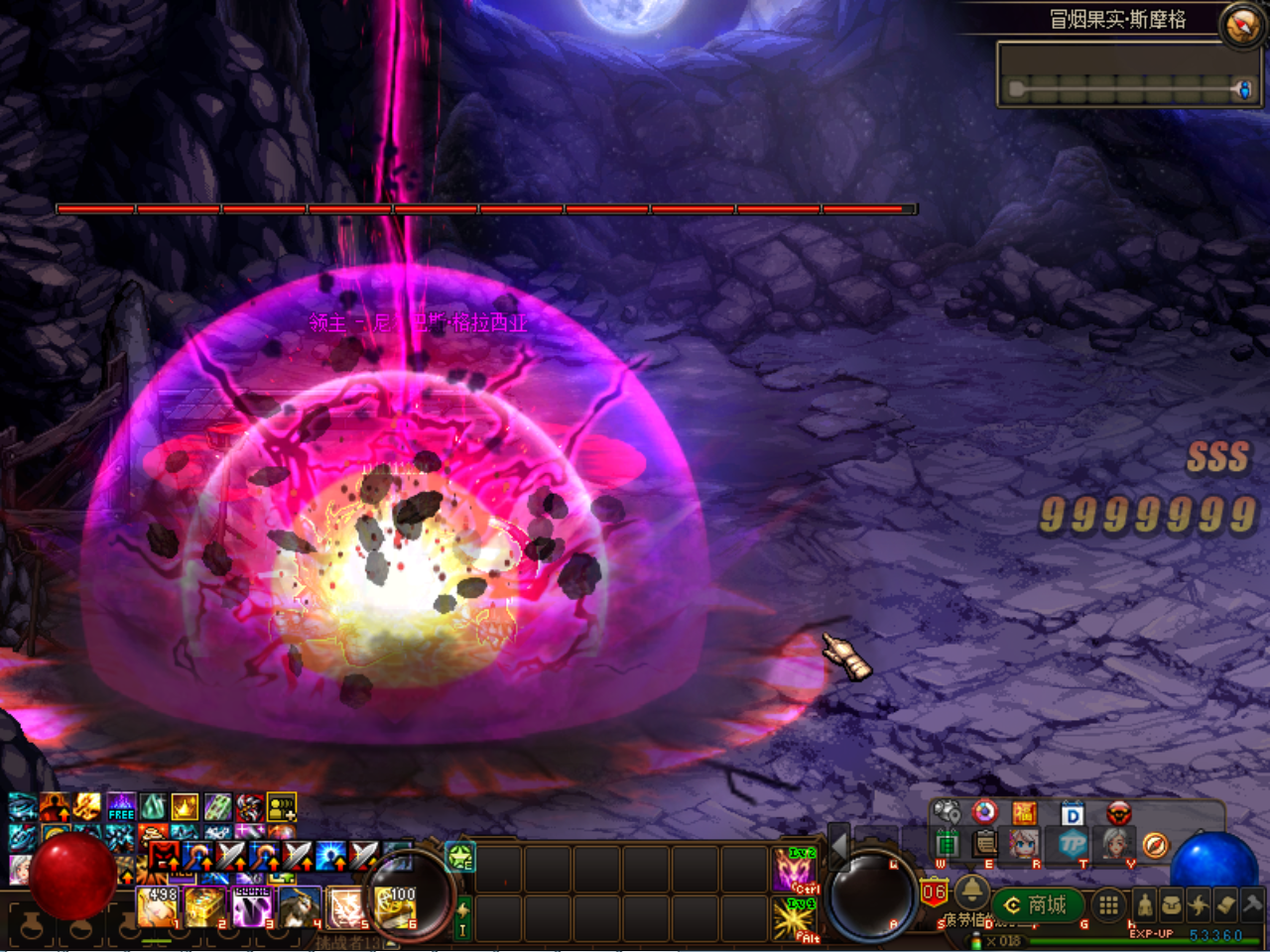Viewport: 1270px width, 952px height.
Task: Open the green board icon labeled W
Action: [x=949, y=845]
